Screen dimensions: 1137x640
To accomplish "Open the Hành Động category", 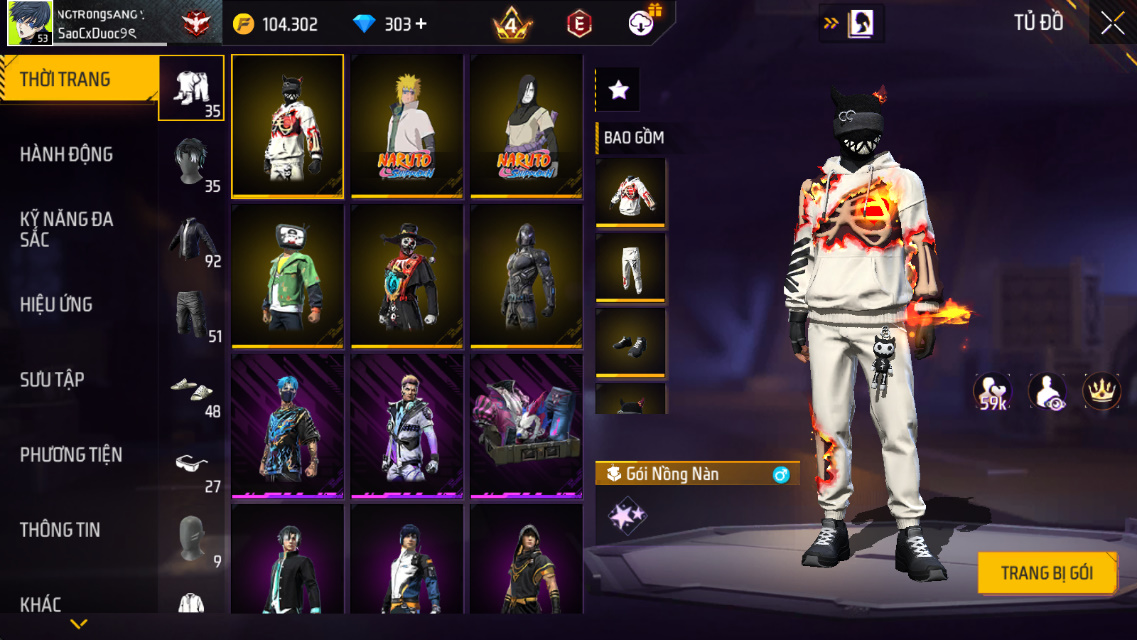I will 67,154.
